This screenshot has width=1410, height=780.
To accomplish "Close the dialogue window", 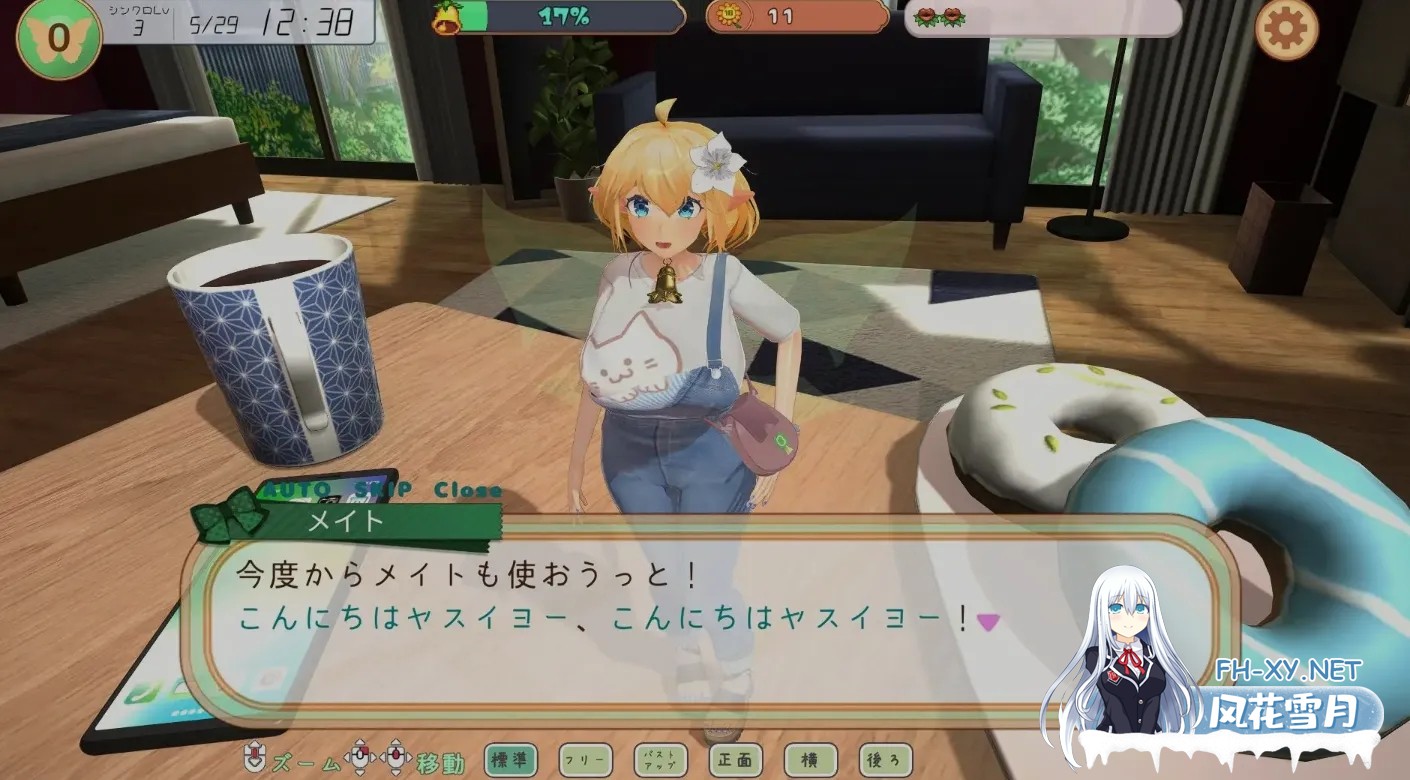I will point(467,491).
